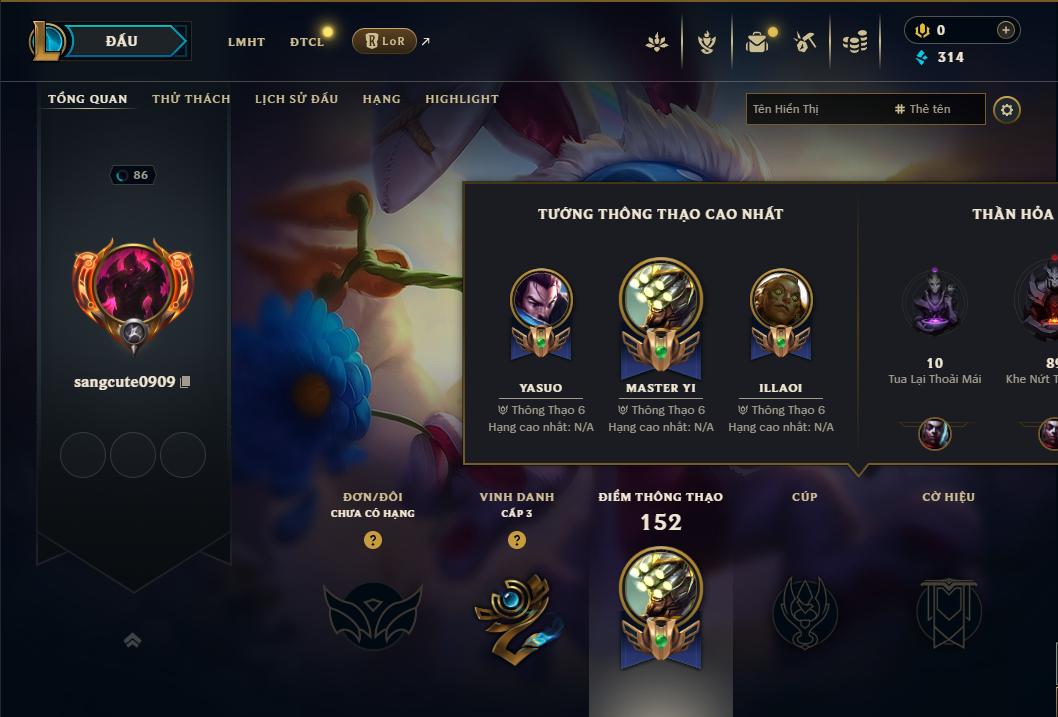Select Yasuo mastery portrait

click(x=541, y=300)
